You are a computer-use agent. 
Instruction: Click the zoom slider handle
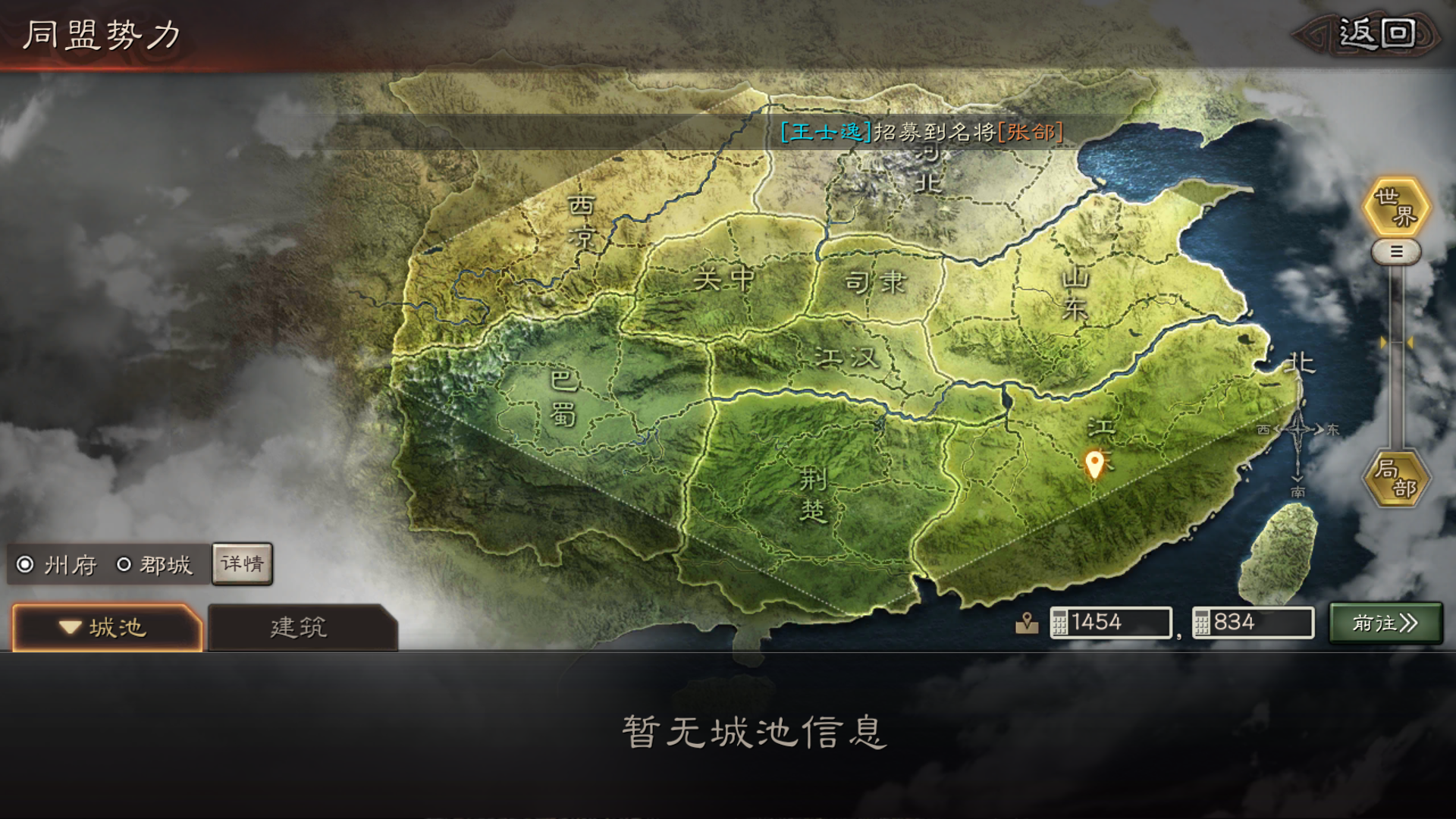pyautogui.click(x=1396, y=252)
